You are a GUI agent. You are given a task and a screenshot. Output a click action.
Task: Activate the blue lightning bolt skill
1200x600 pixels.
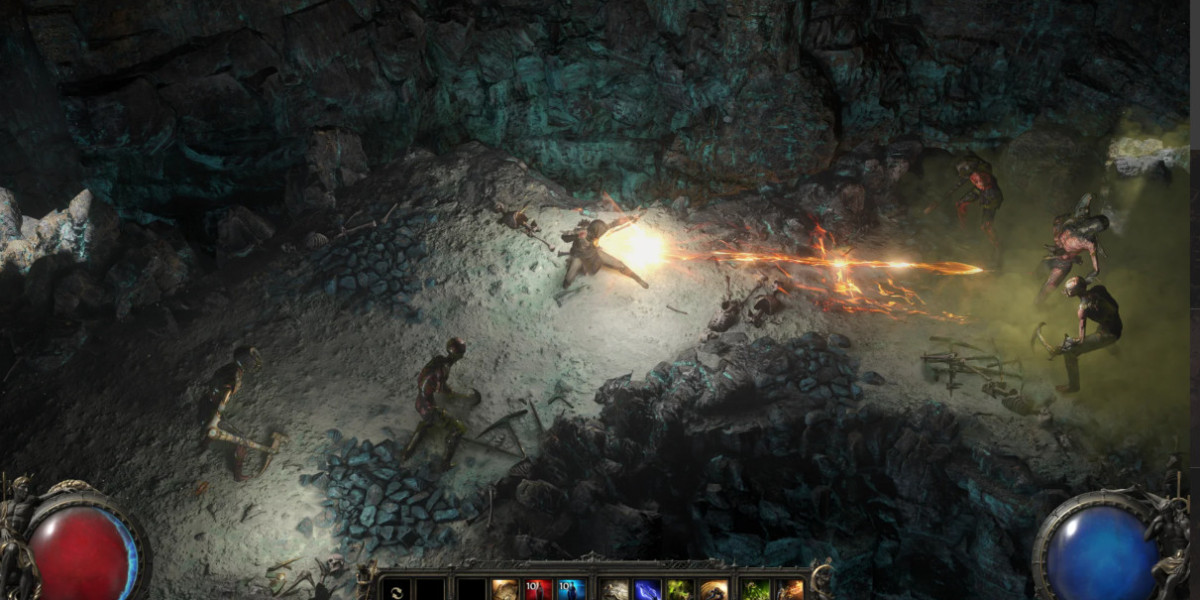[648, 590]
